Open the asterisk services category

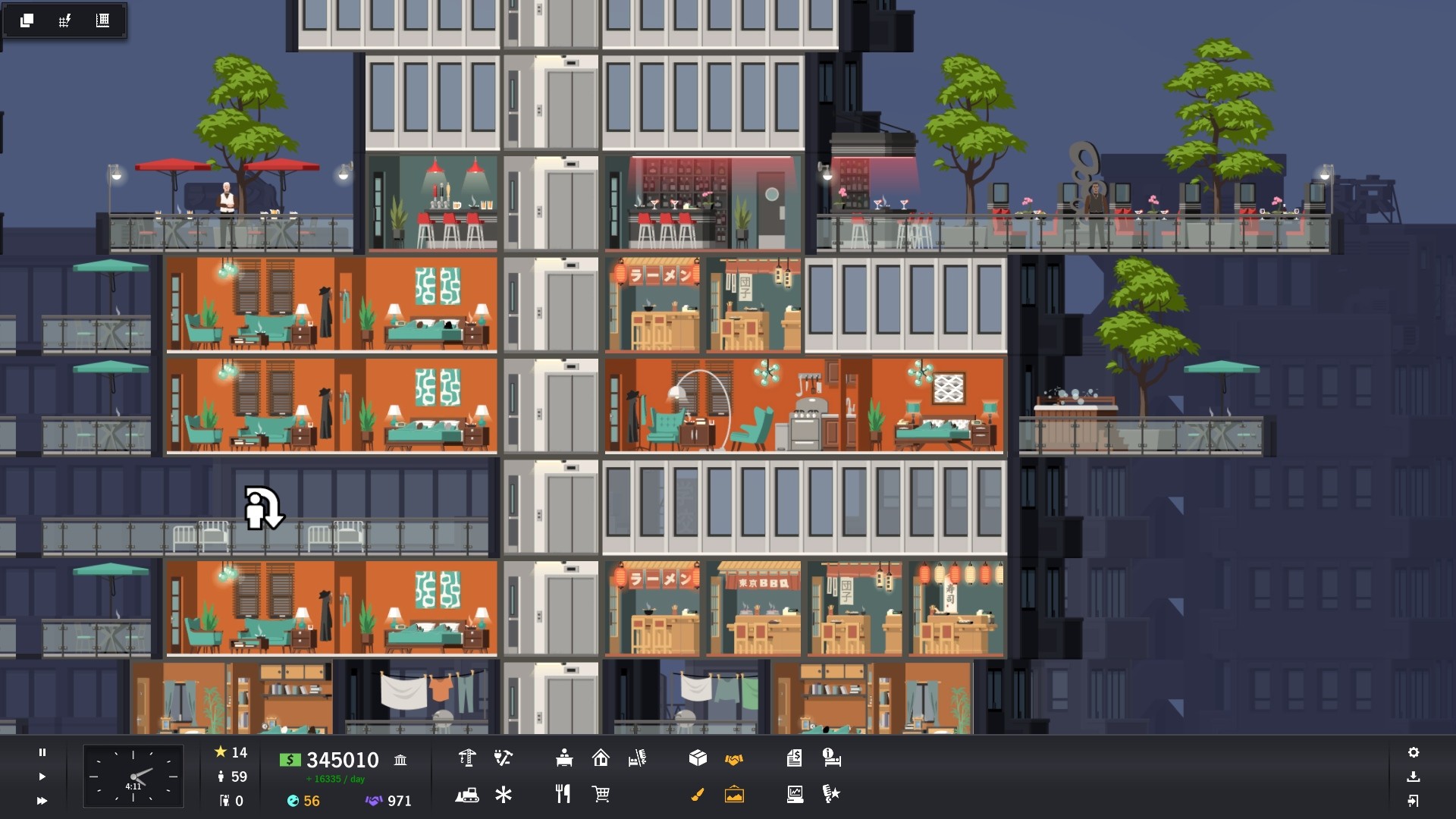pyautogui.click(x=504, y=795)
